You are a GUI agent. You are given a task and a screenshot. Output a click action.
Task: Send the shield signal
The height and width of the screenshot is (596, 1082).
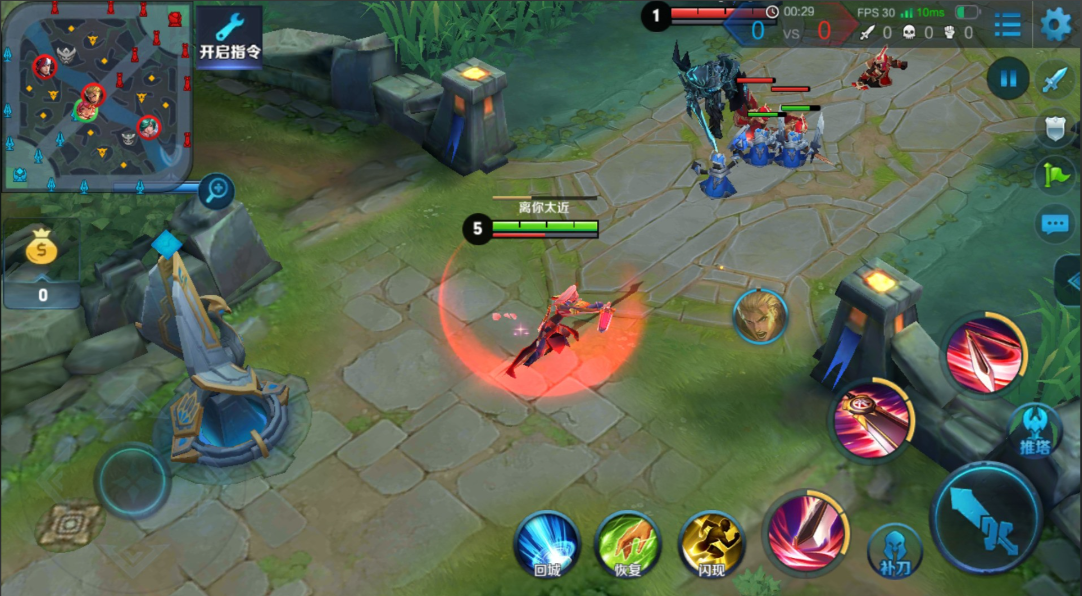pyautogui.click(x=1056, y=127)
